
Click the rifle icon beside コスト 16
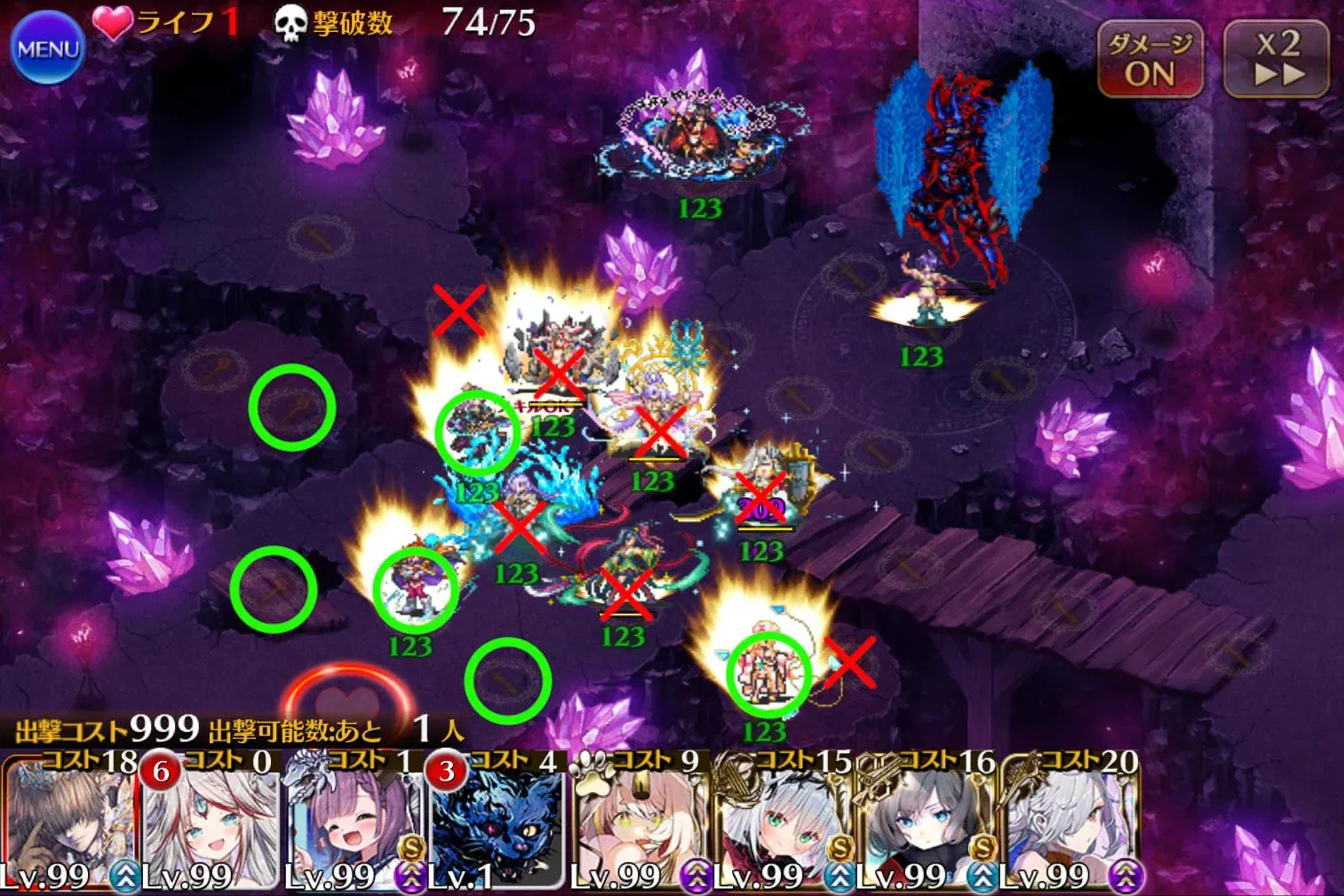click(873, 775)
